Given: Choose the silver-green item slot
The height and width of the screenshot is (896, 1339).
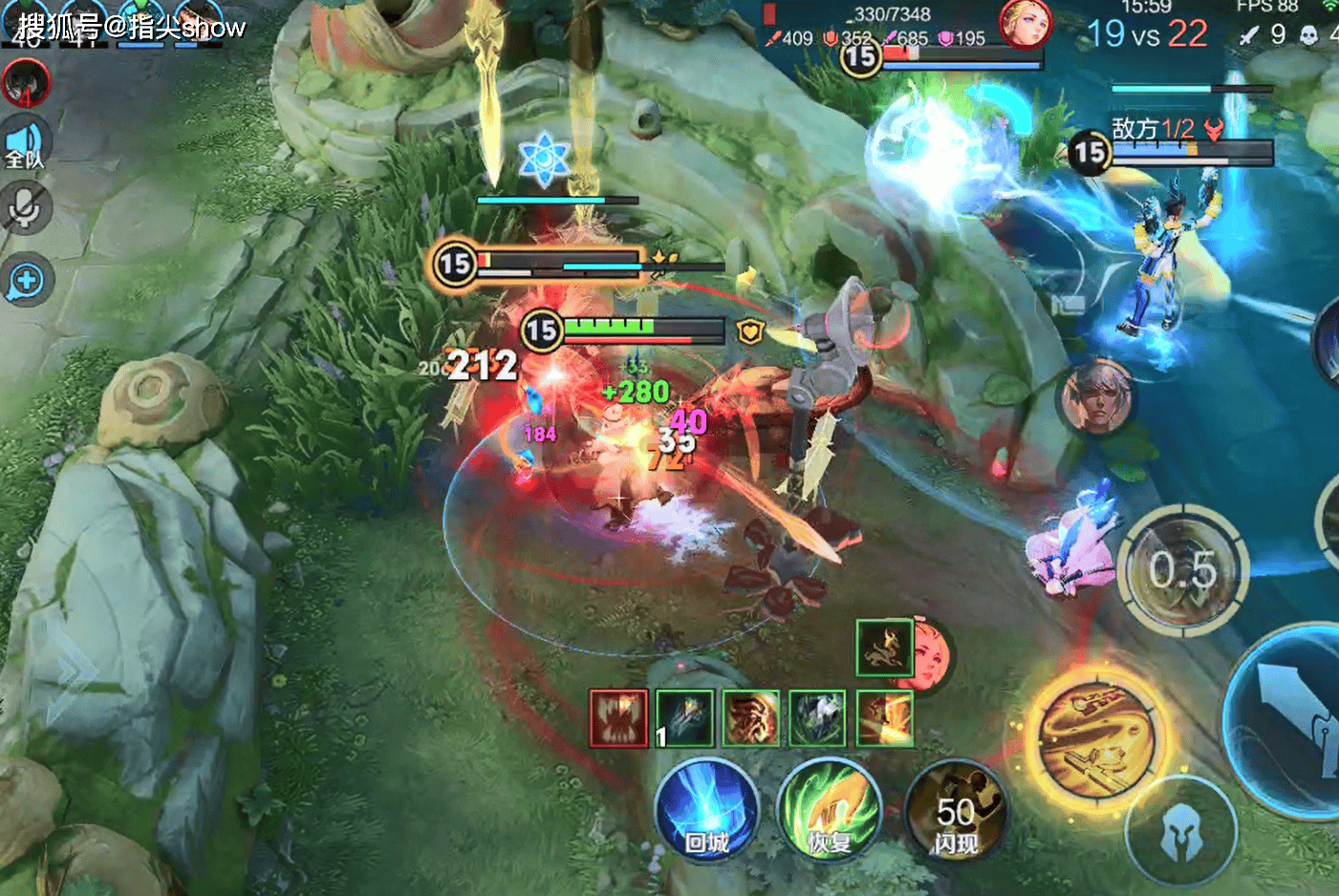Looking at the screenshot, I should pos(817,718).
